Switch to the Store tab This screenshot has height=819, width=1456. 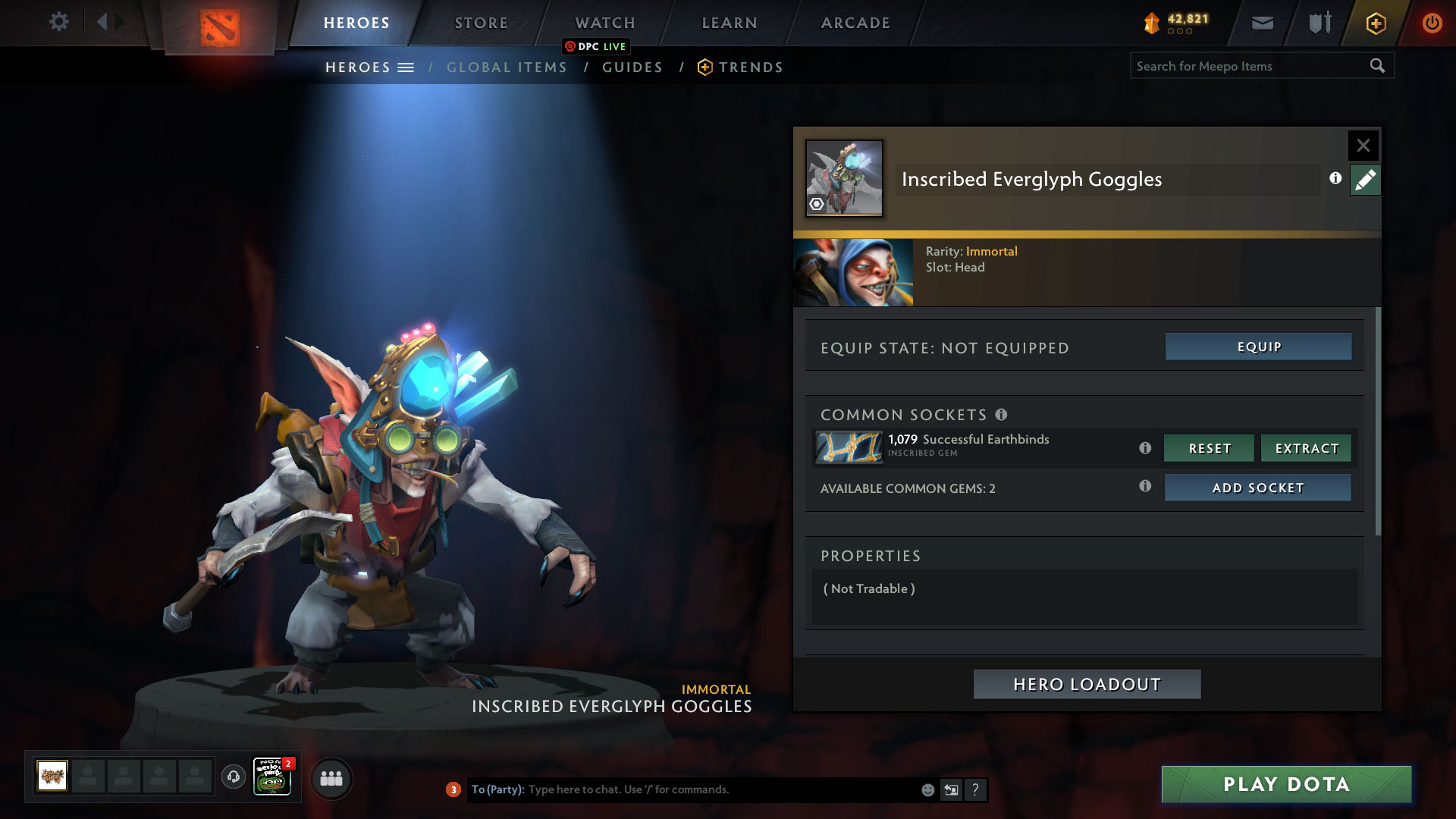[482, 23]
